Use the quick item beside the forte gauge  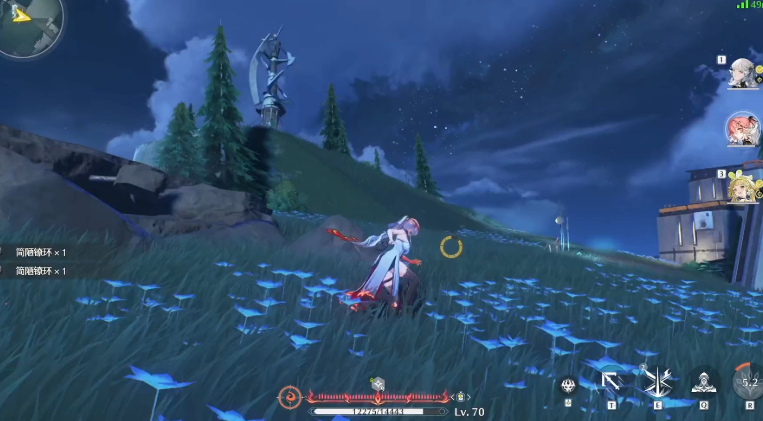(x=462, y=397)
